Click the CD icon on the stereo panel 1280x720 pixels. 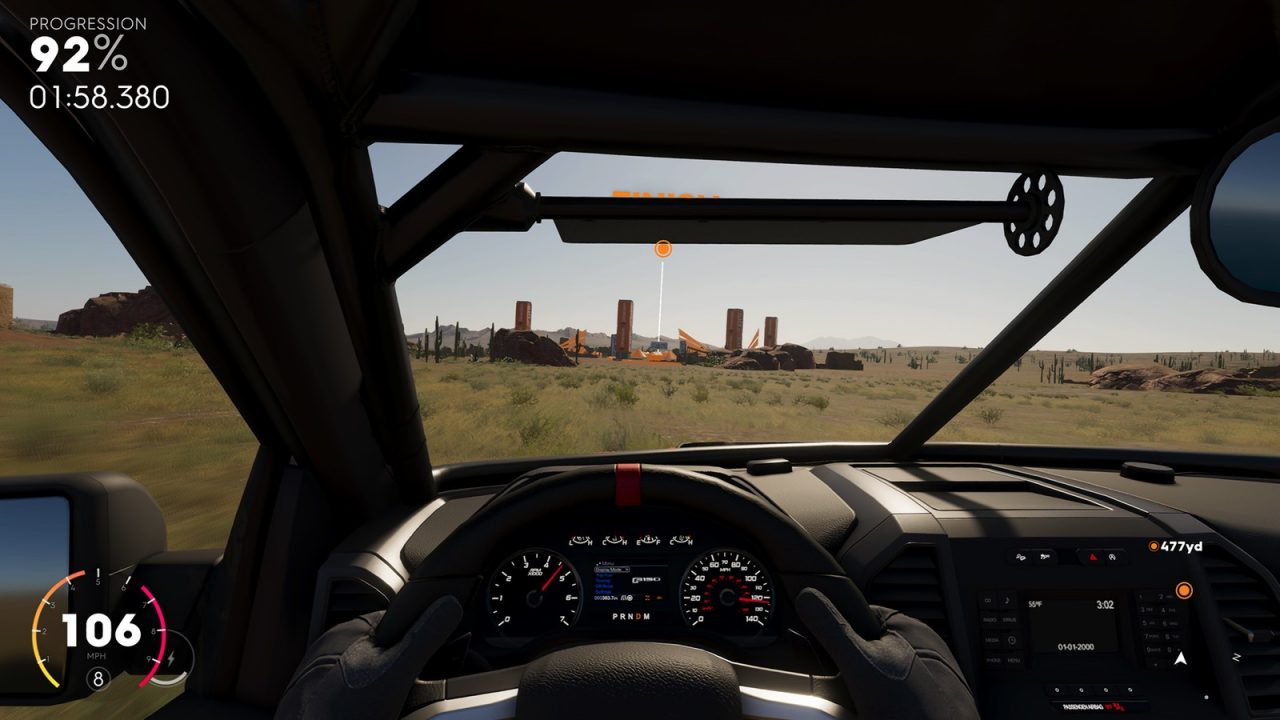pyautogui.click(x=986, y=600)
